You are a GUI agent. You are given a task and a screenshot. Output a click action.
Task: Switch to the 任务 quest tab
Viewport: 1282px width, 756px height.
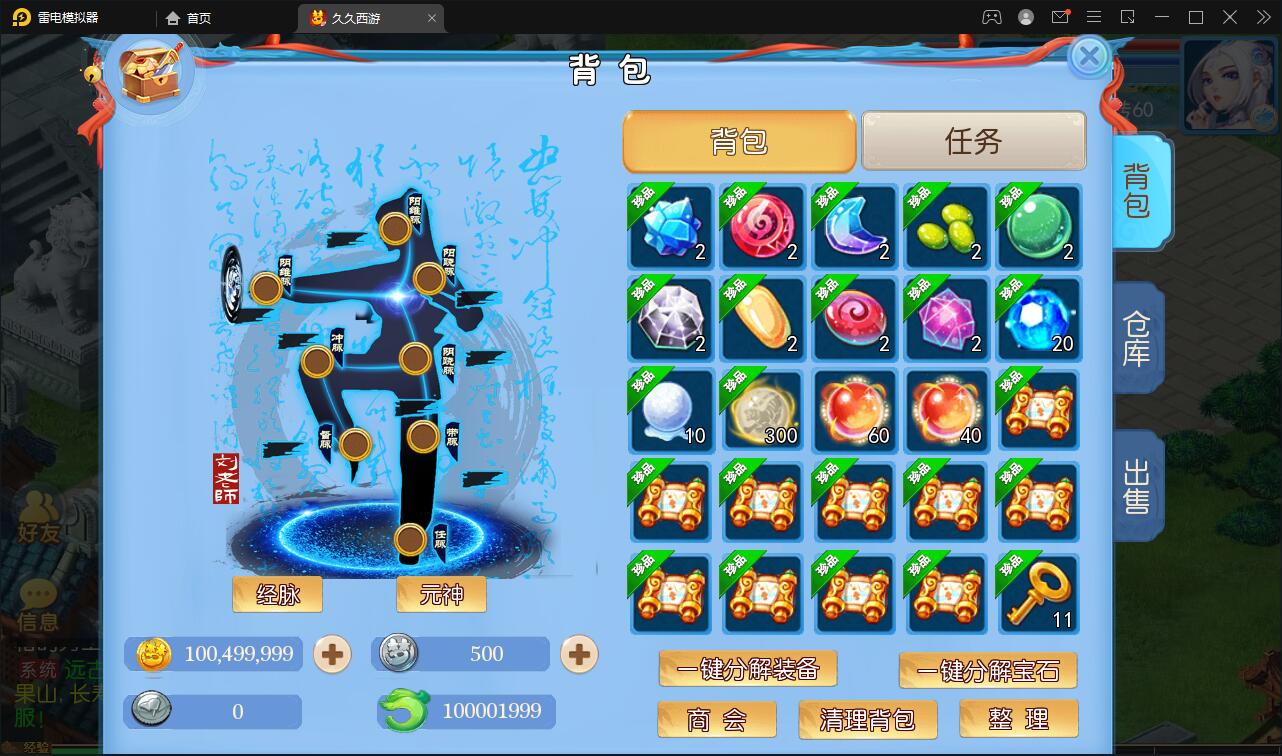tap(973, 141)
